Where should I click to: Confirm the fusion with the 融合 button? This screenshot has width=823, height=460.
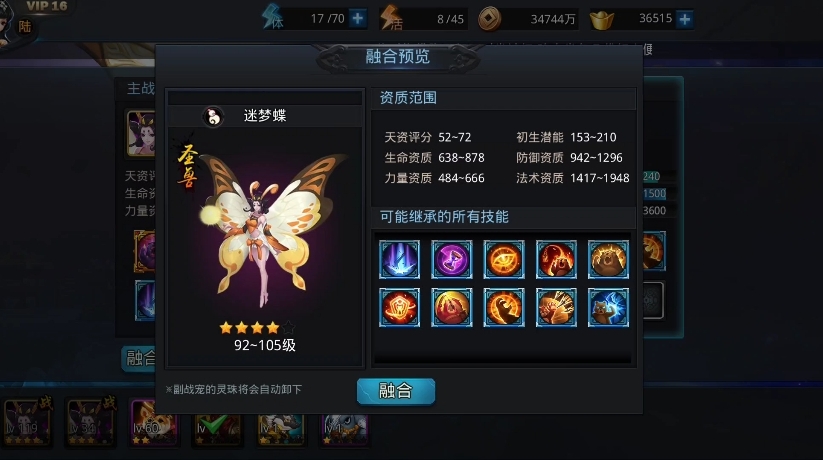[x=396, y=391]
